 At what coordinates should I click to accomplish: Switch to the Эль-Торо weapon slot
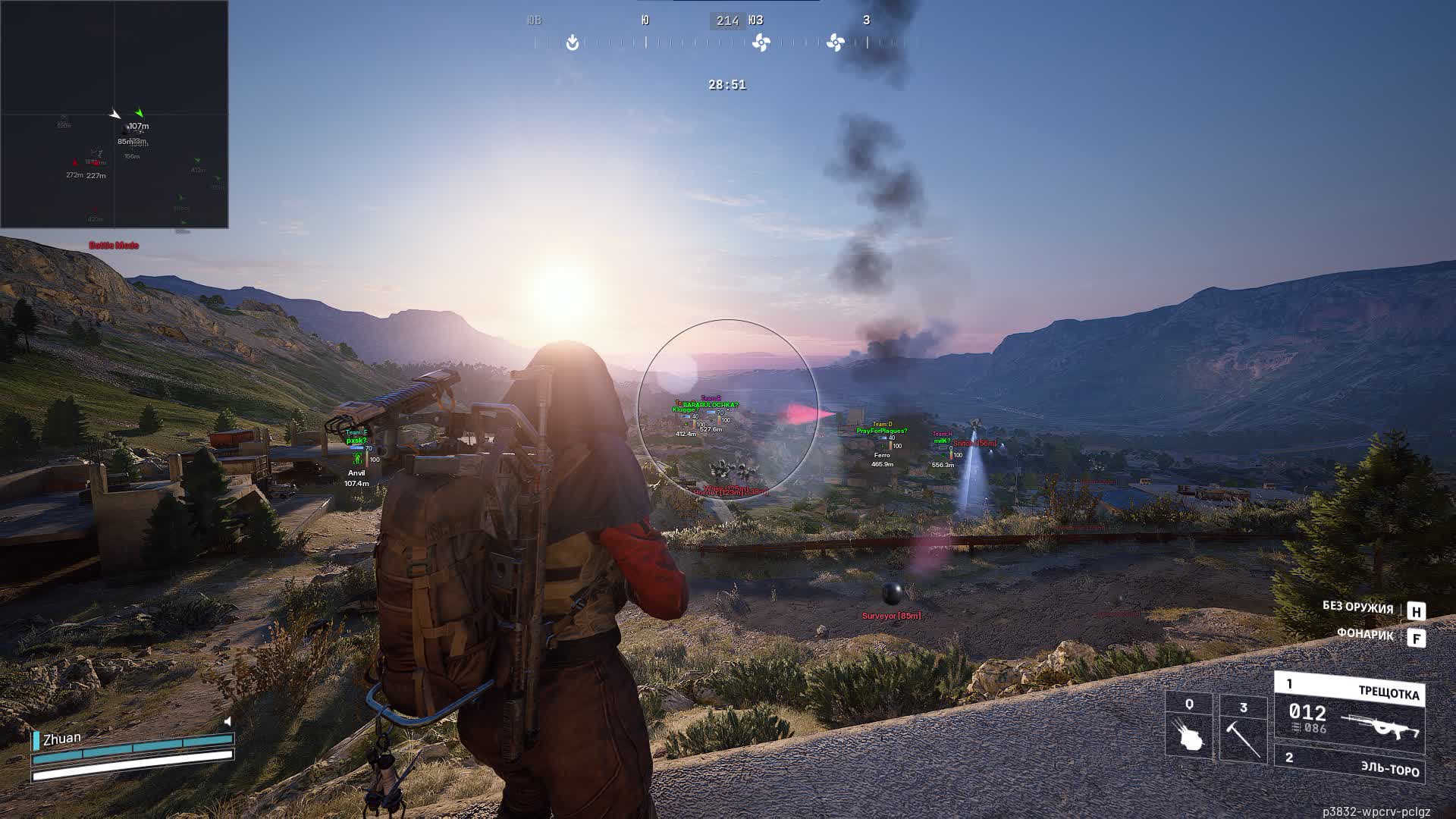(x=1349, y=764)
